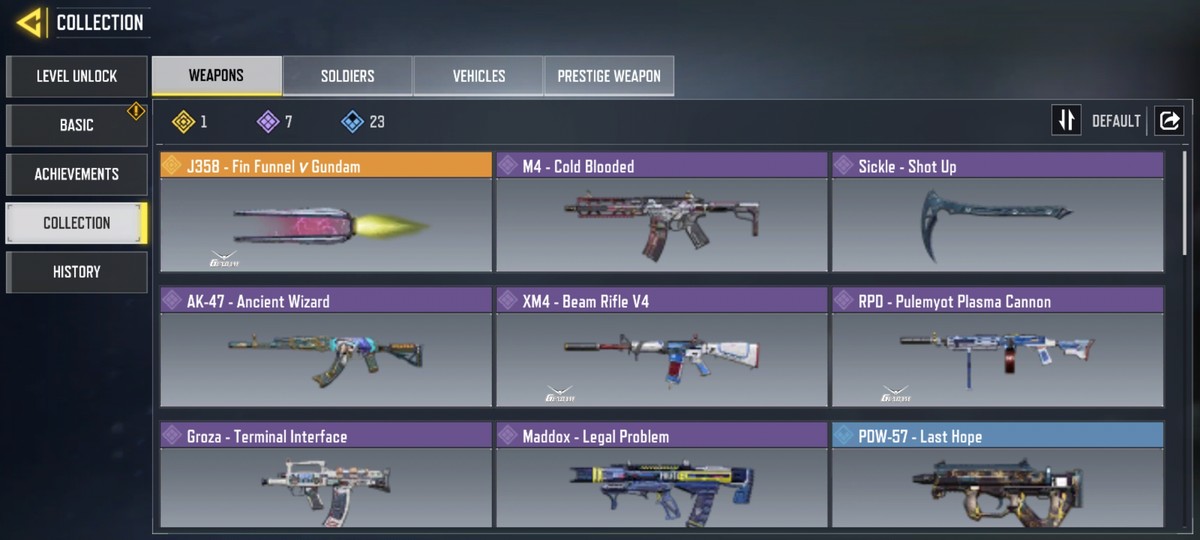Open the History section
Viewport: 1200px width, 540px height.
77,272
